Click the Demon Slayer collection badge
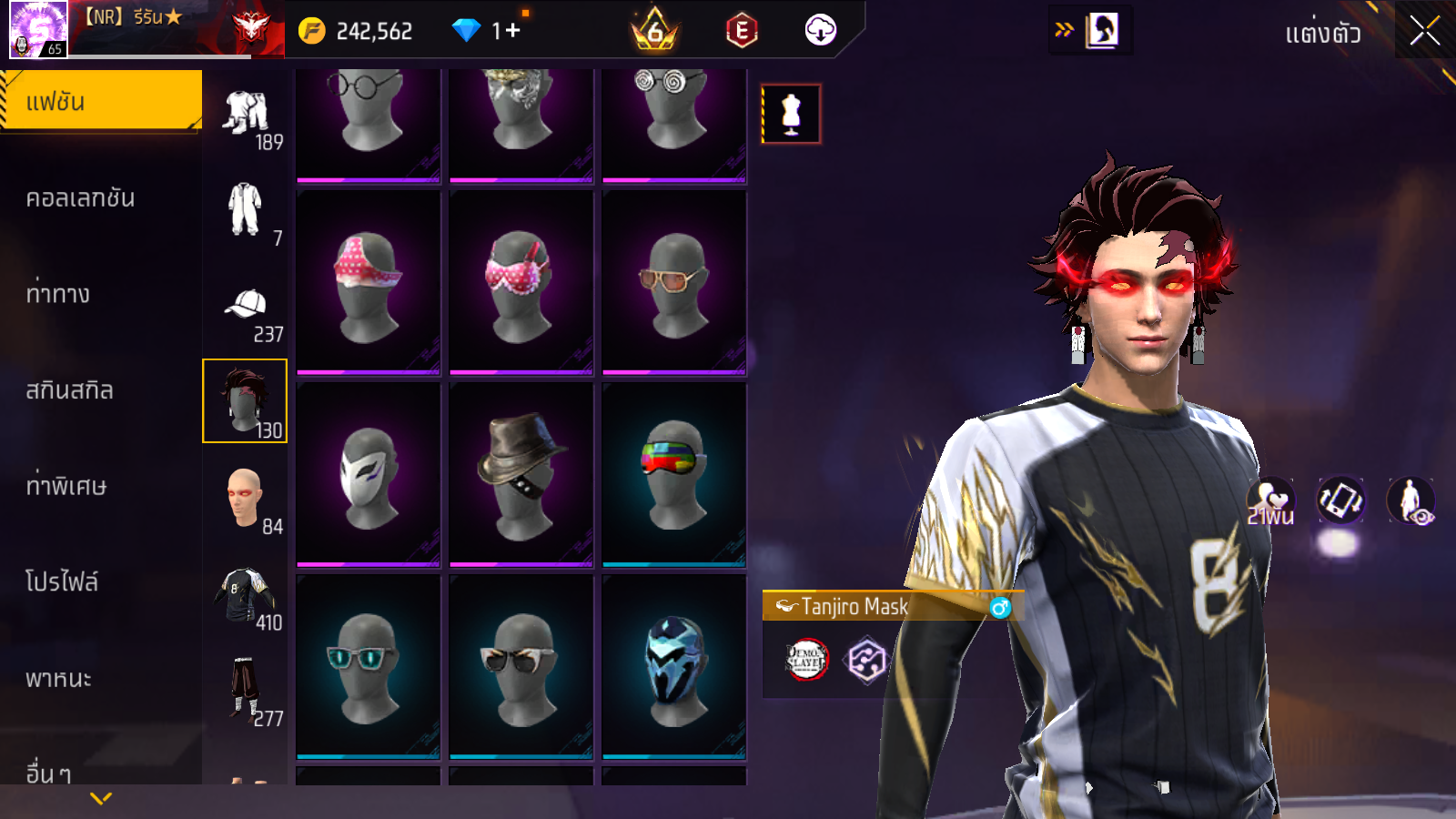 click(x=806, y=660)
